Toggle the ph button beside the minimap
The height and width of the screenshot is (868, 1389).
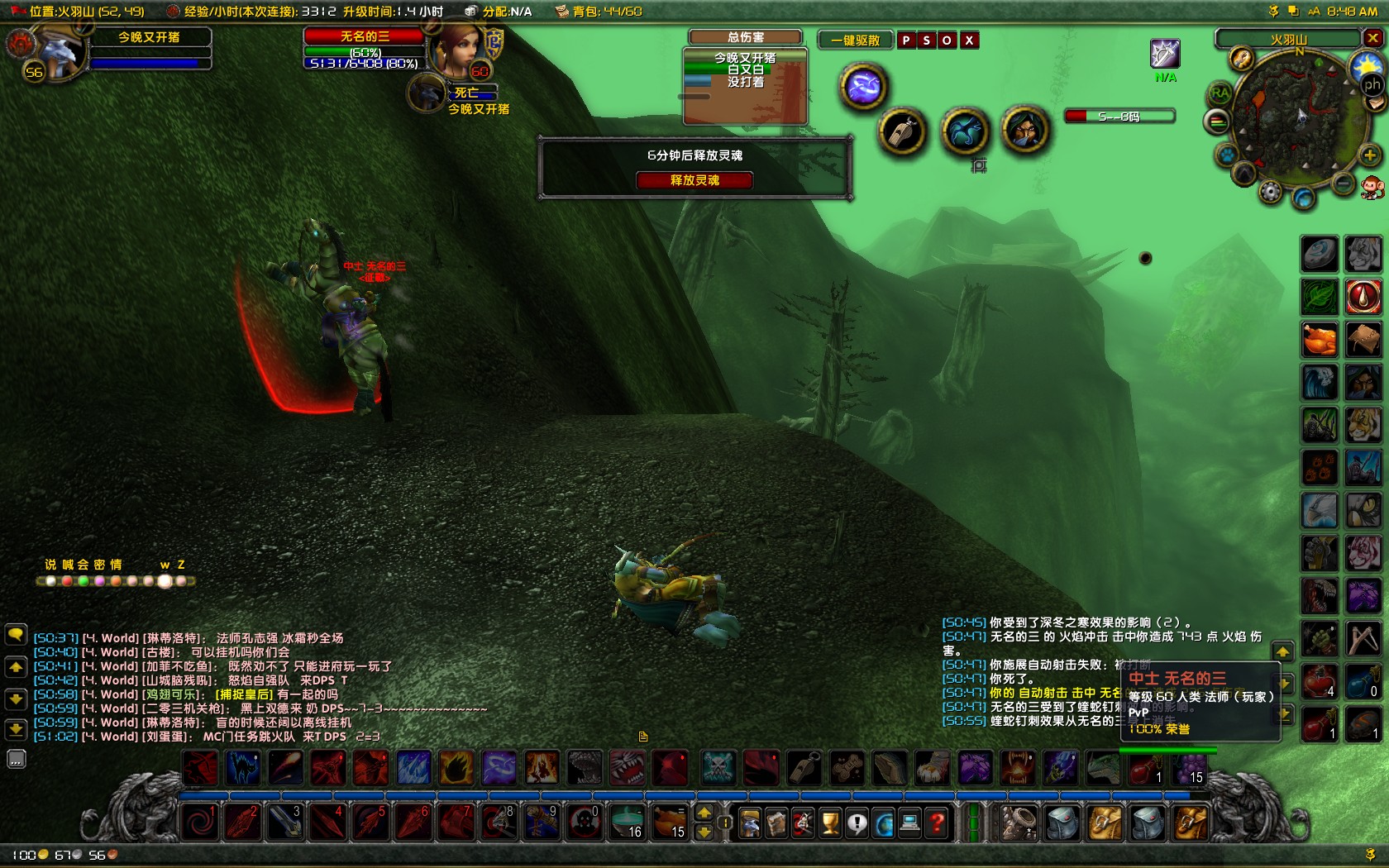coord(1373,85)
